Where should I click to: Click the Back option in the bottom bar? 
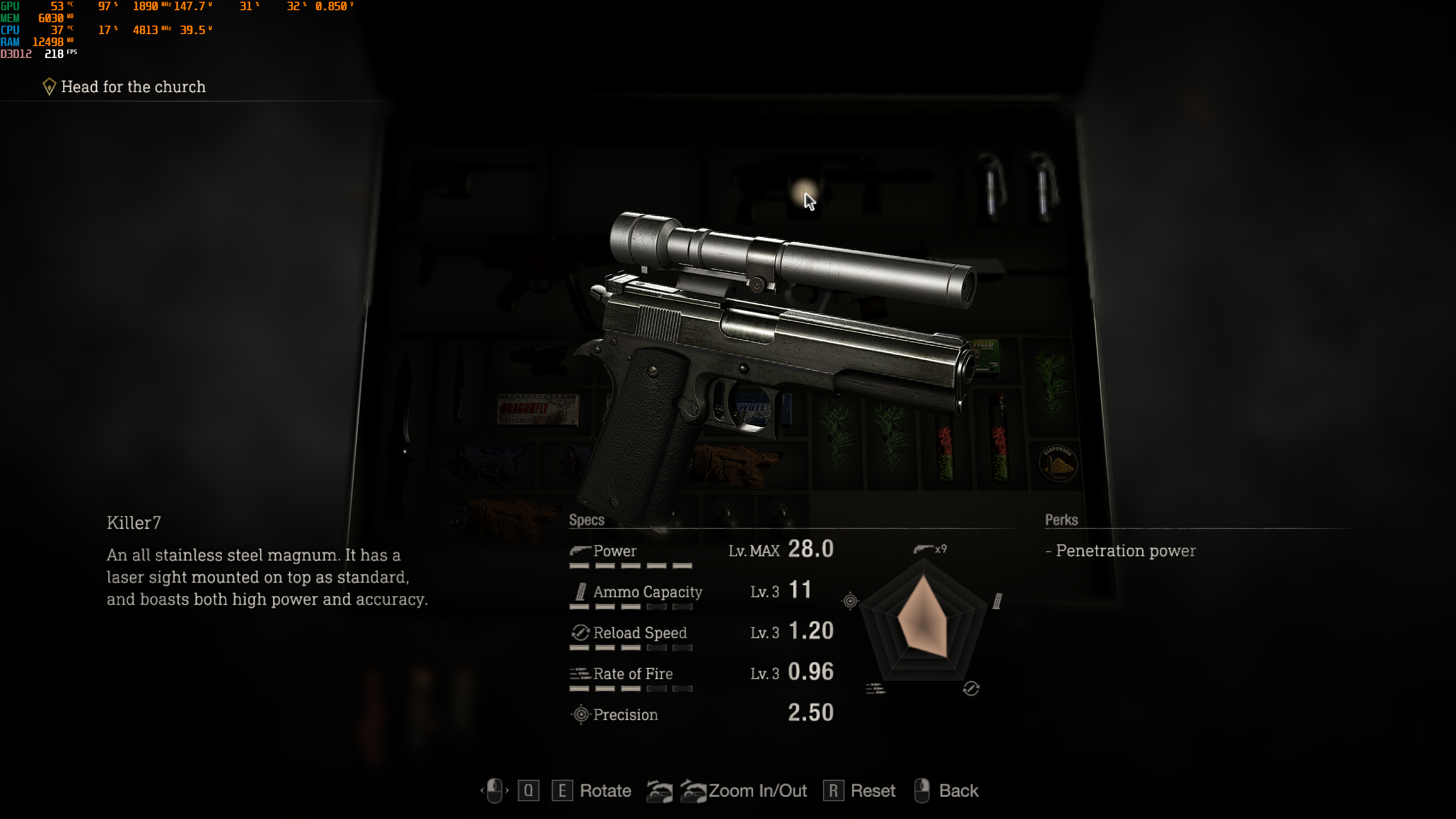958,791
